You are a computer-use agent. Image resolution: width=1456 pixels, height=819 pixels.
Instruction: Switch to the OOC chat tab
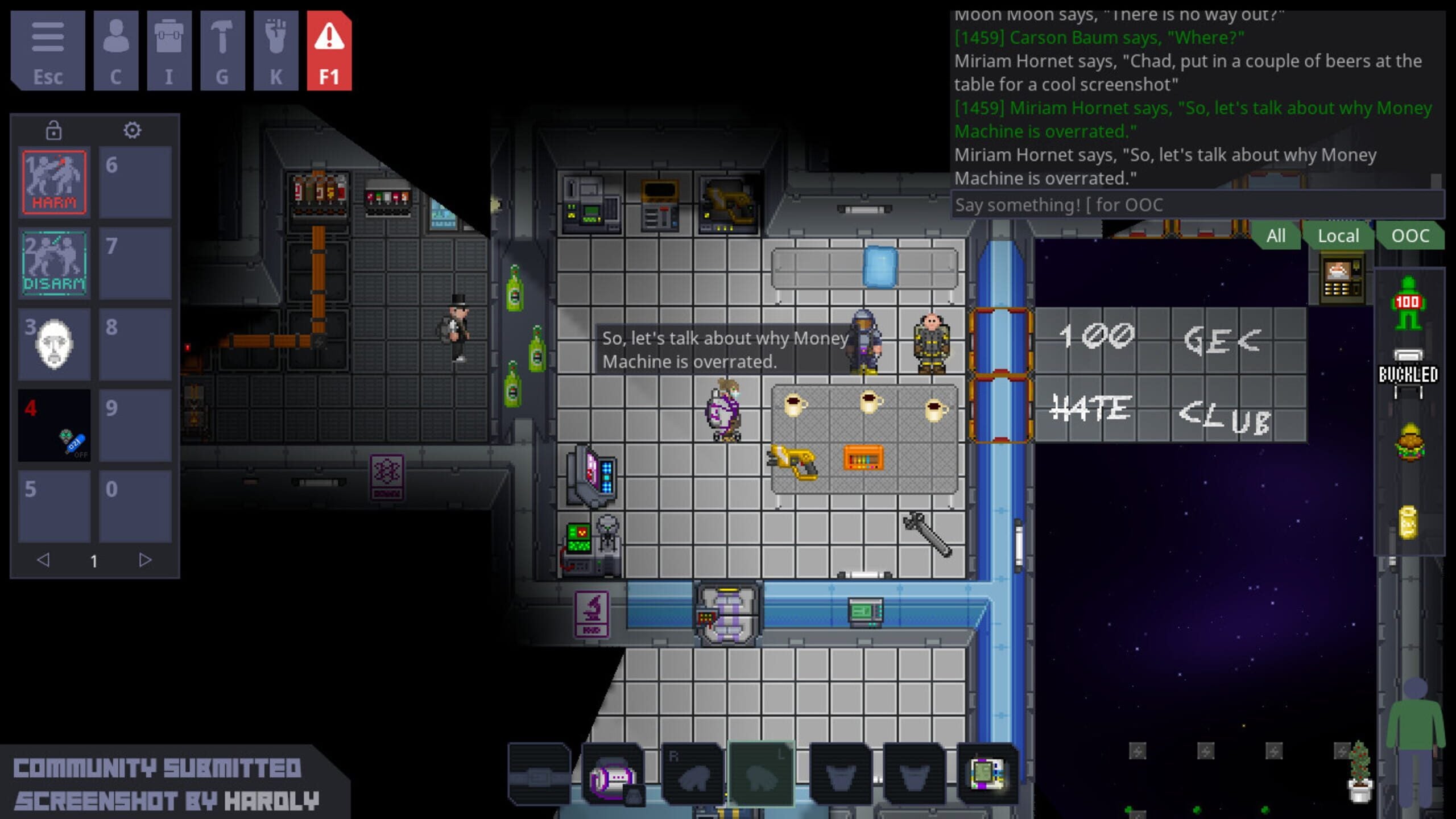click(1410, 235)
